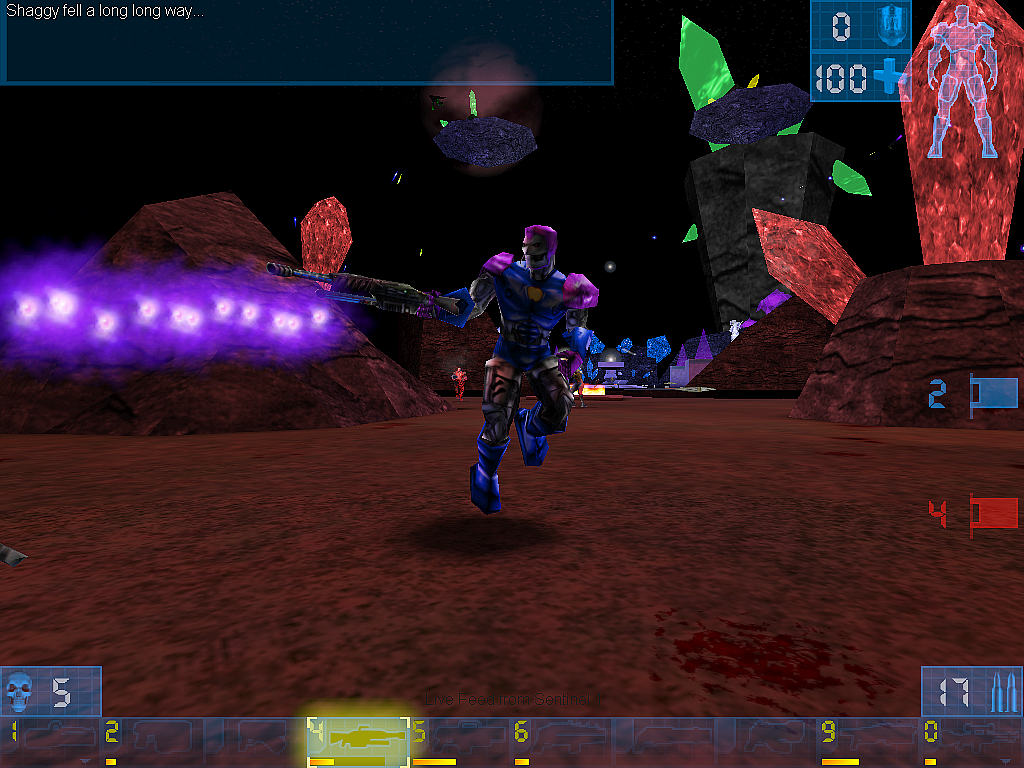This screenshot has width=1024, height=768.
Task: Click the red team flag icon
Action: [x=992, y=514]
